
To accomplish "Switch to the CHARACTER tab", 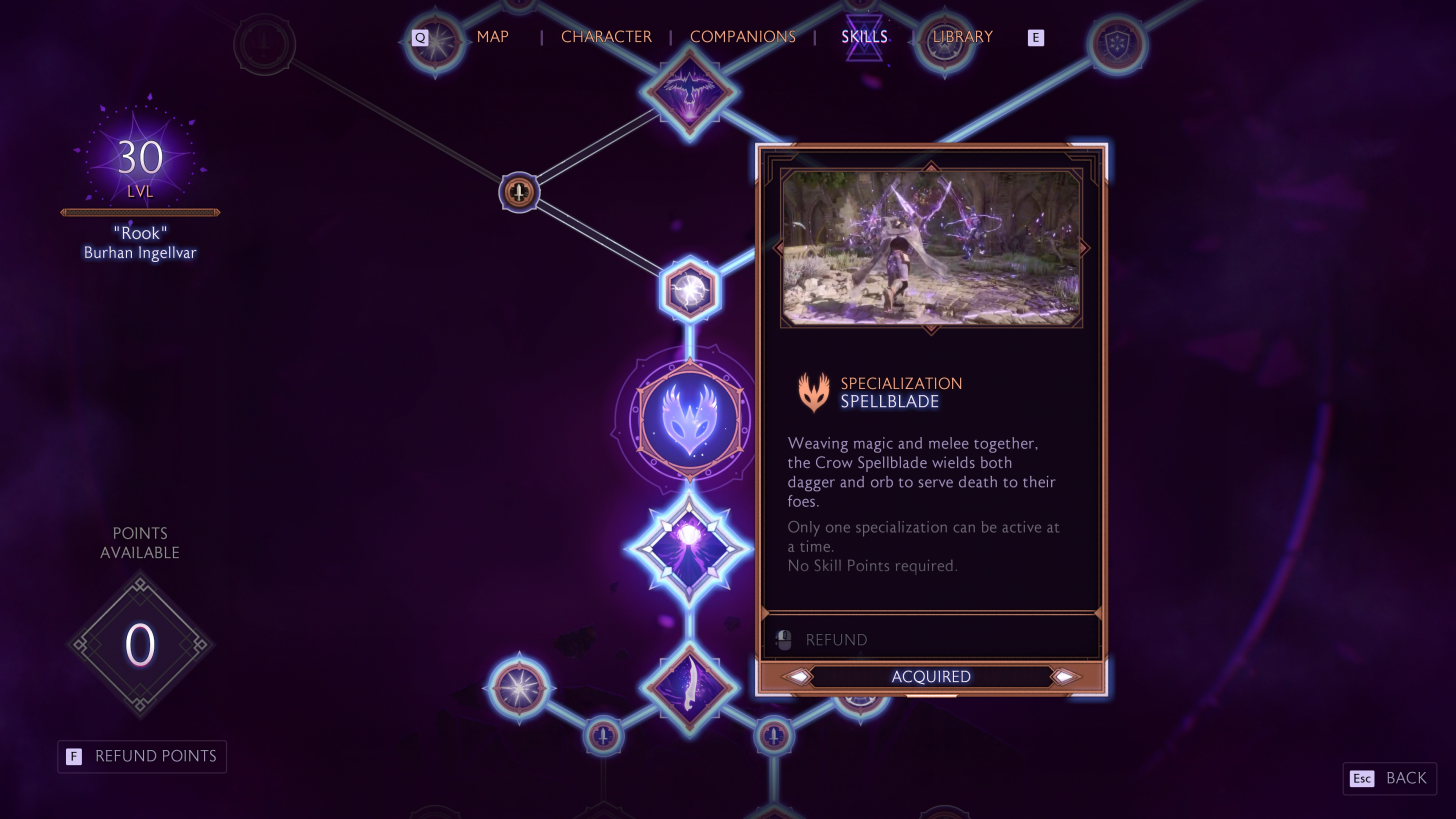I will tap(606, 37).
